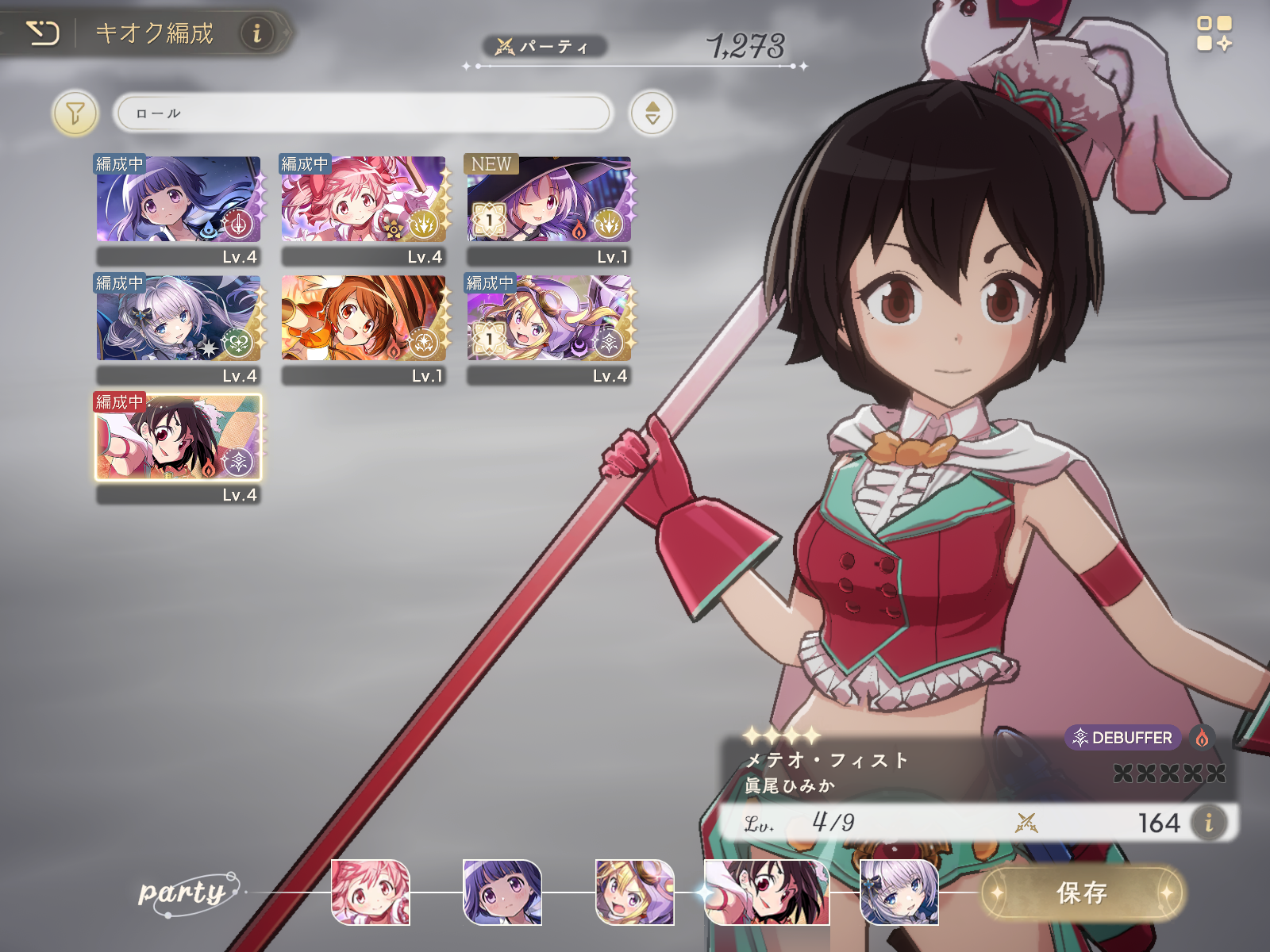Click the blonde goggles party slot portrait
This screenshot has height=952, width=1270.
coord(635,892)
